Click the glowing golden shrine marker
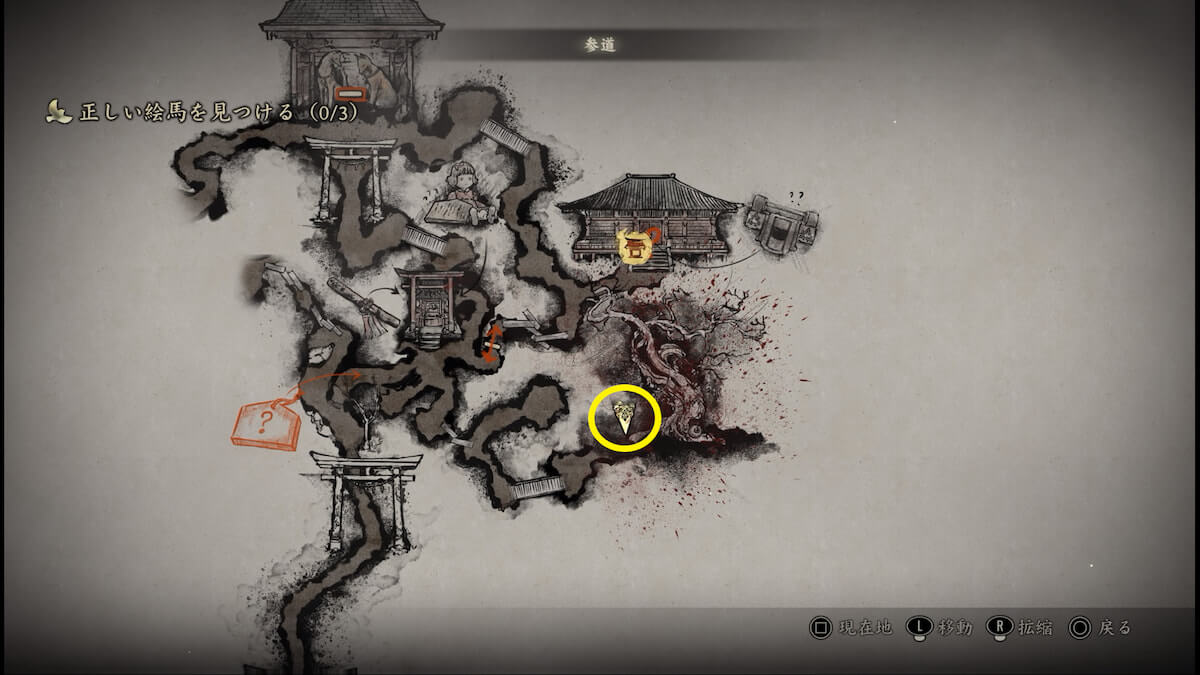This screenshot has width=1200, height=675. 634,244
